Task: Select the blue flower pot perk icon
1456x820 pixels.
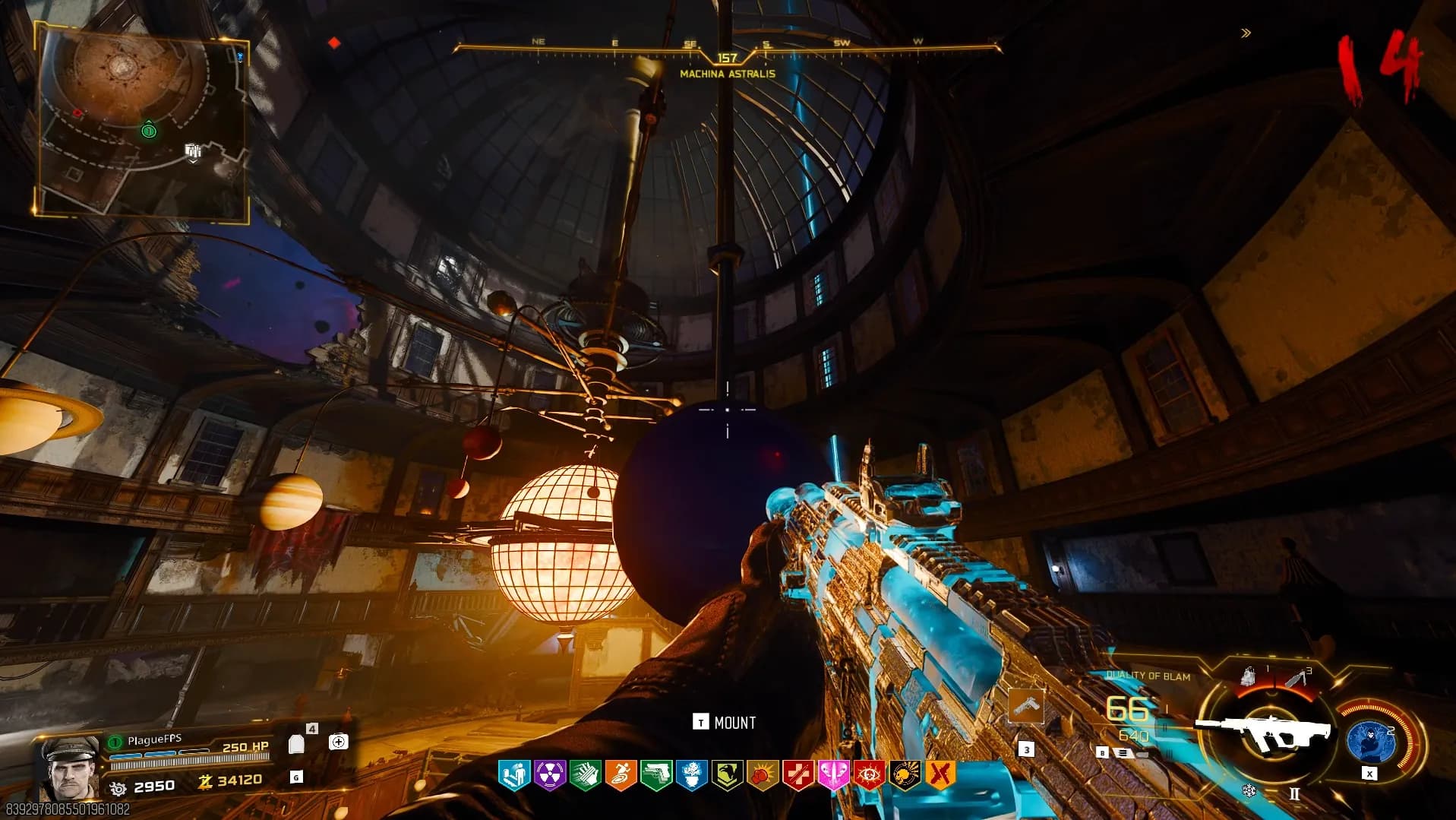Action: coord(692,775)
